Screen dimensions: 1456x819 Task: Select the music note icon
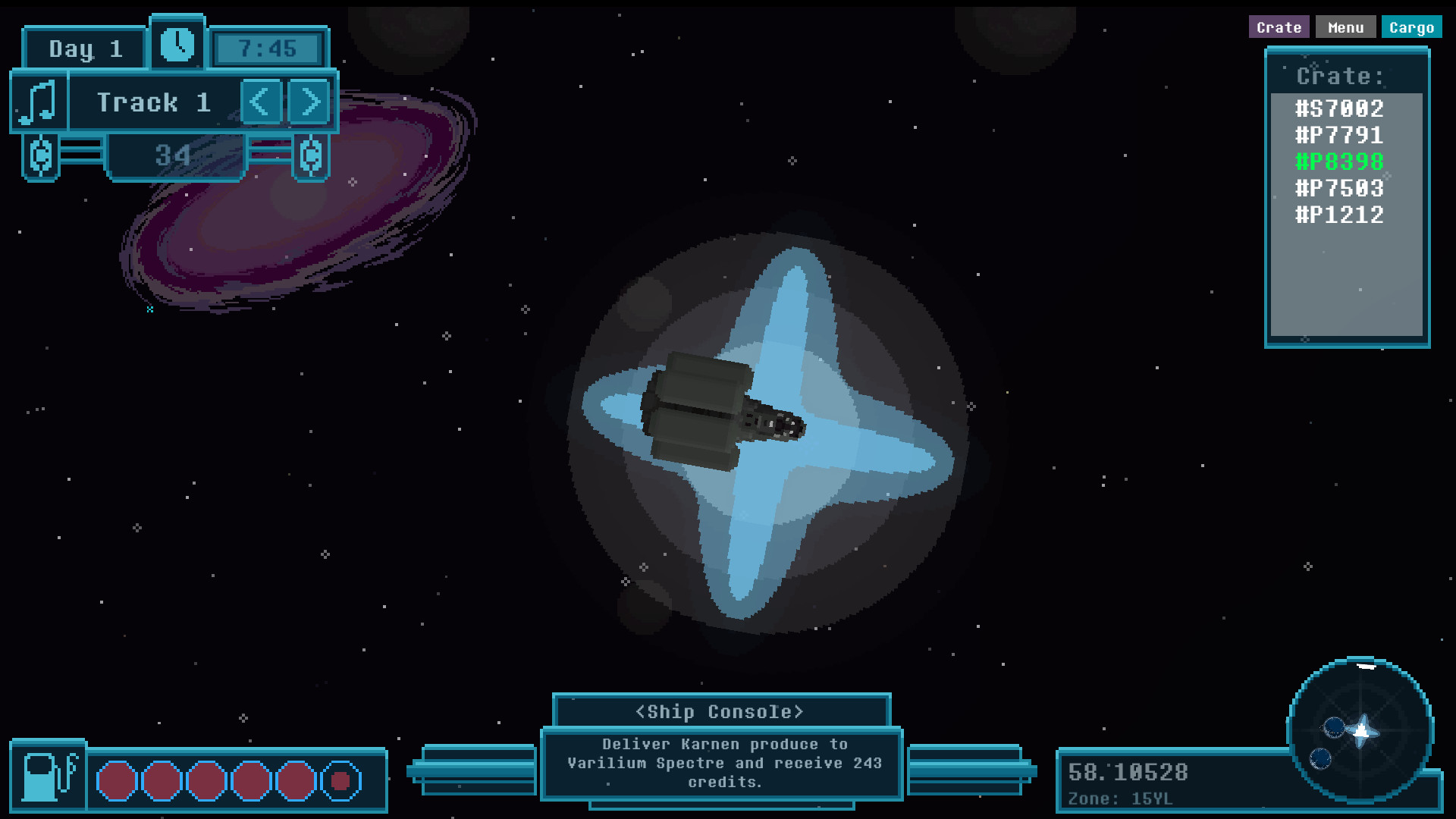pyautogui.click(x=38, y=101)
